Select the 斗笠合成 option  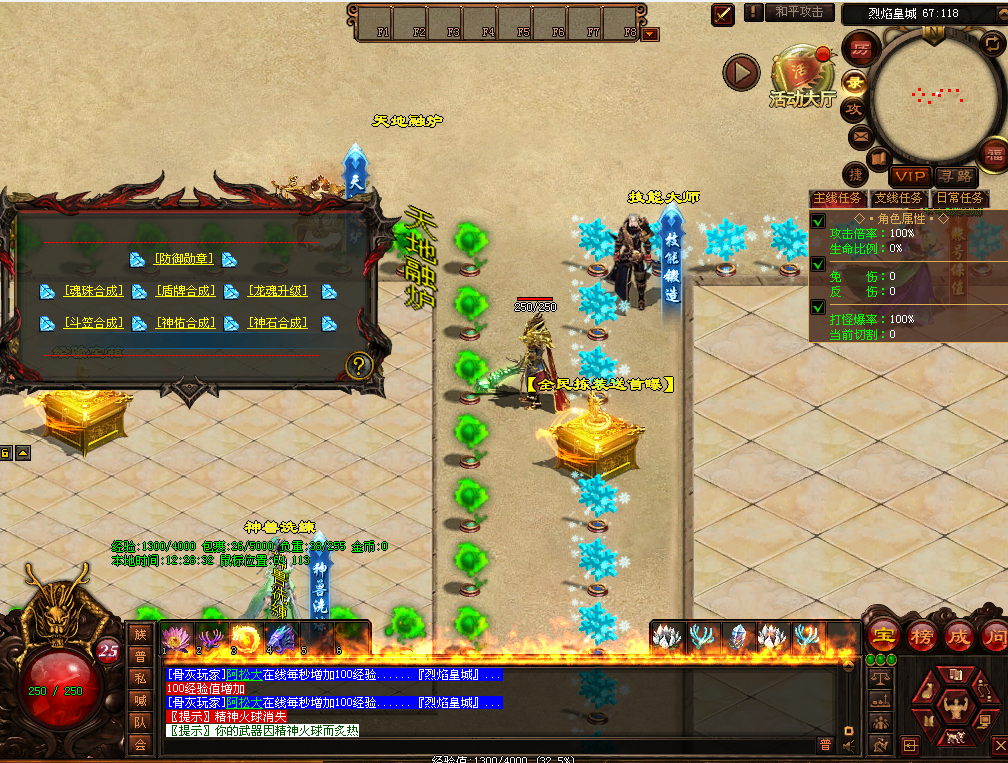[x=94, y=323]
